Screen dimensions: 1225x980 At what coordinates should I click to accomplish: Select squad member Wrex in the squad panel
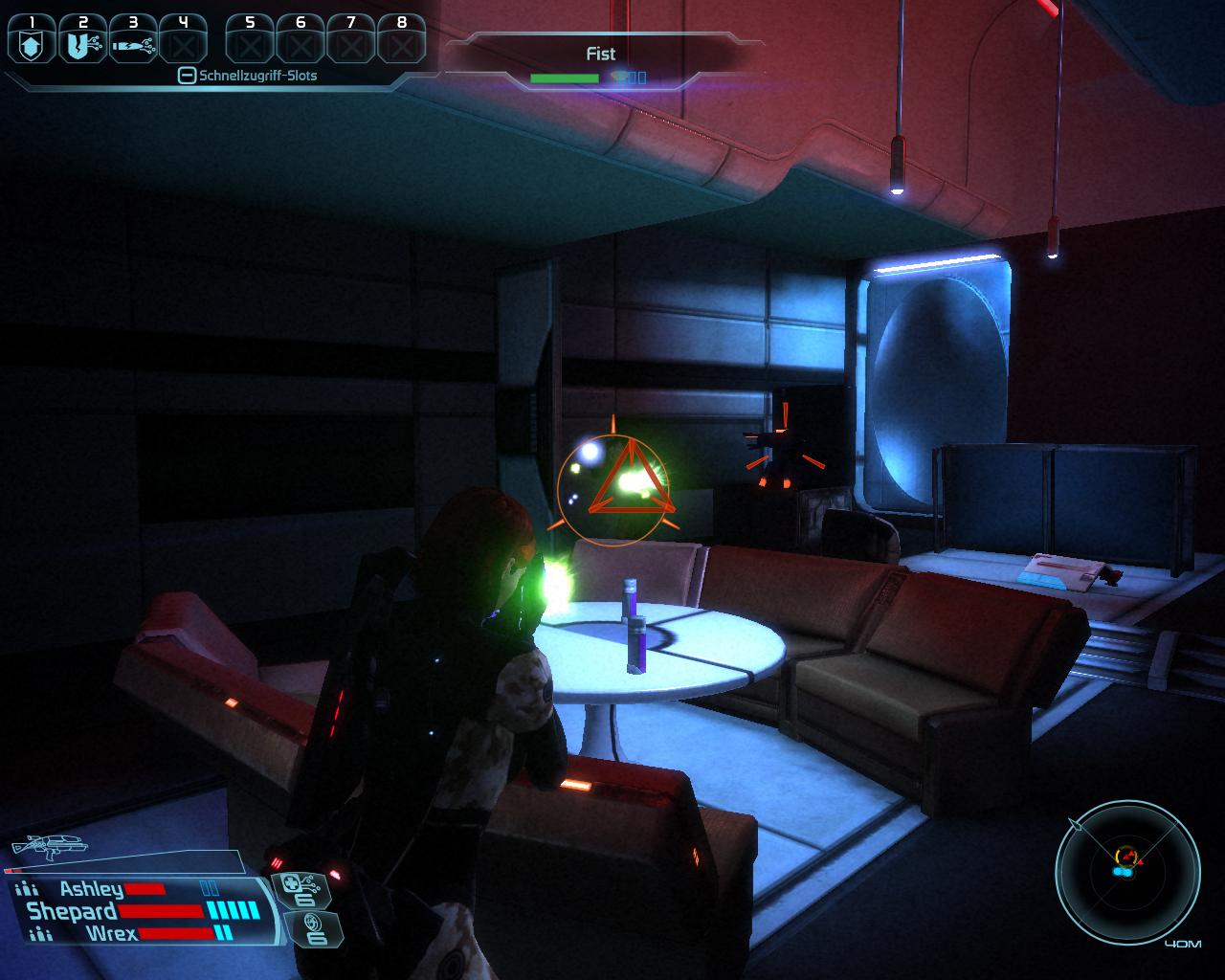click(111, 933)
